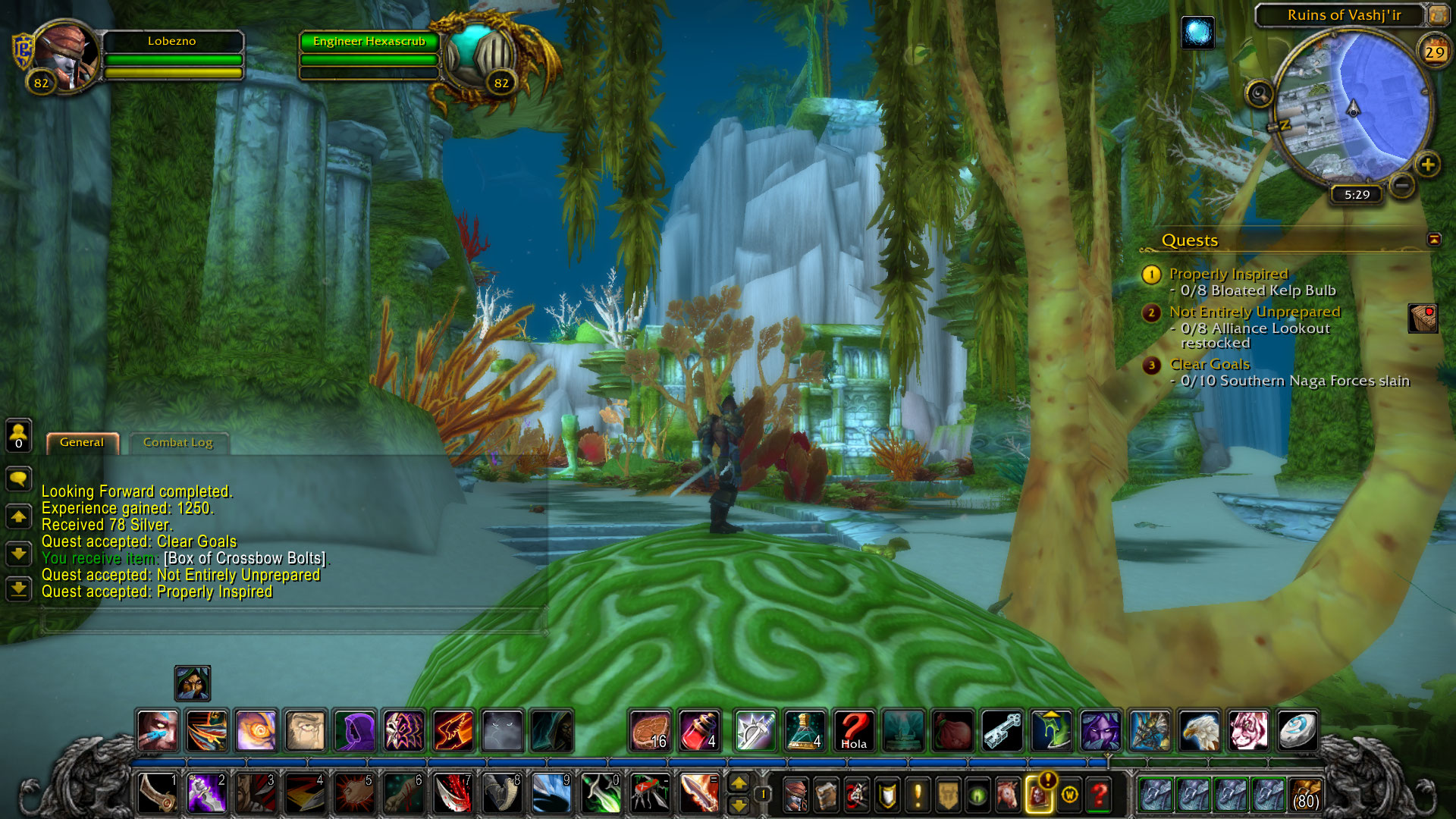
Task: Click the minimap zoom-in plus button
Action: pyautogui.click(x=1427, y=165)
